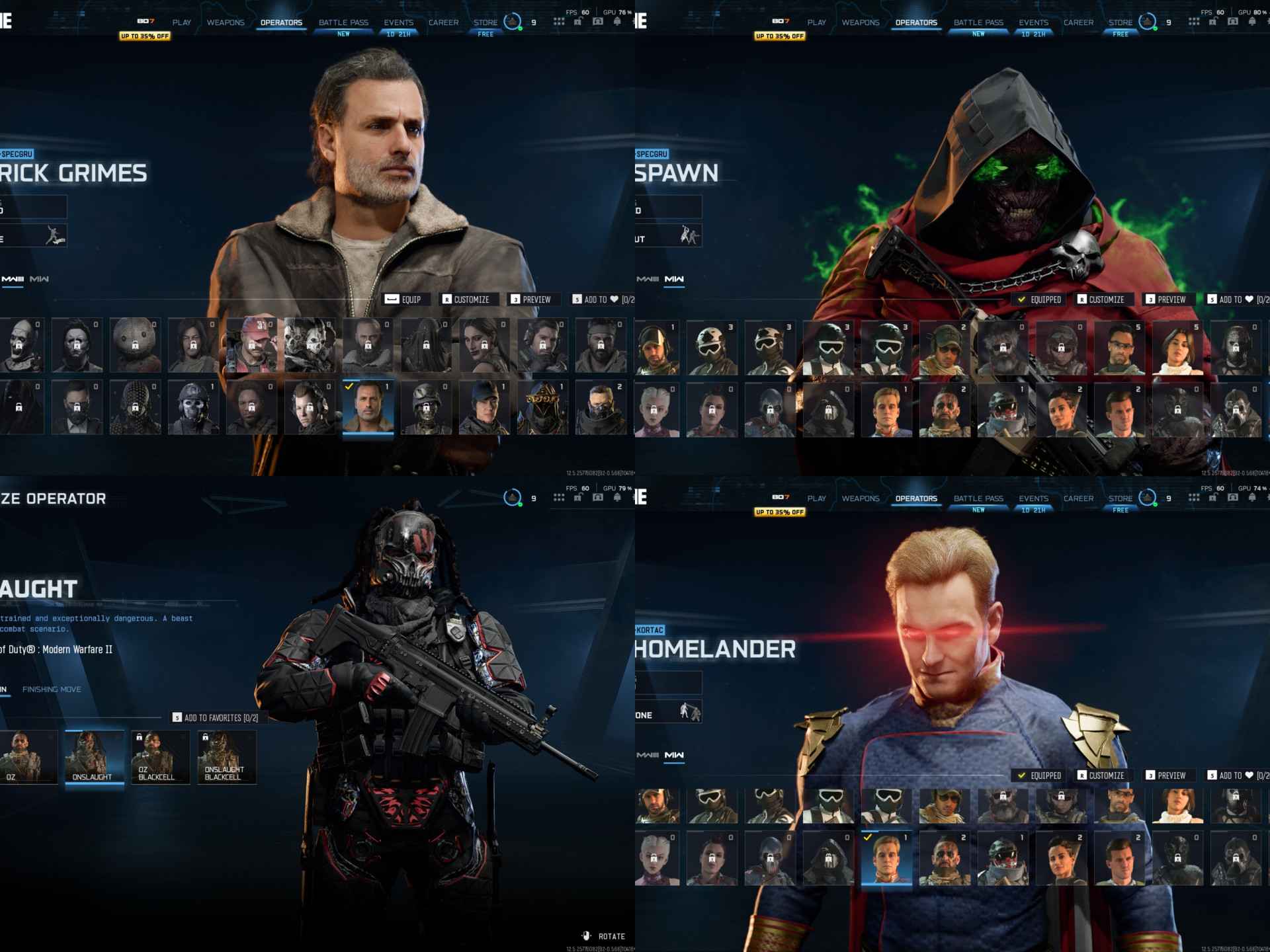This screenshot has height=952, width=1270.
Task: Click the unlocked padlock icon in the top bar
Action: 578,22
